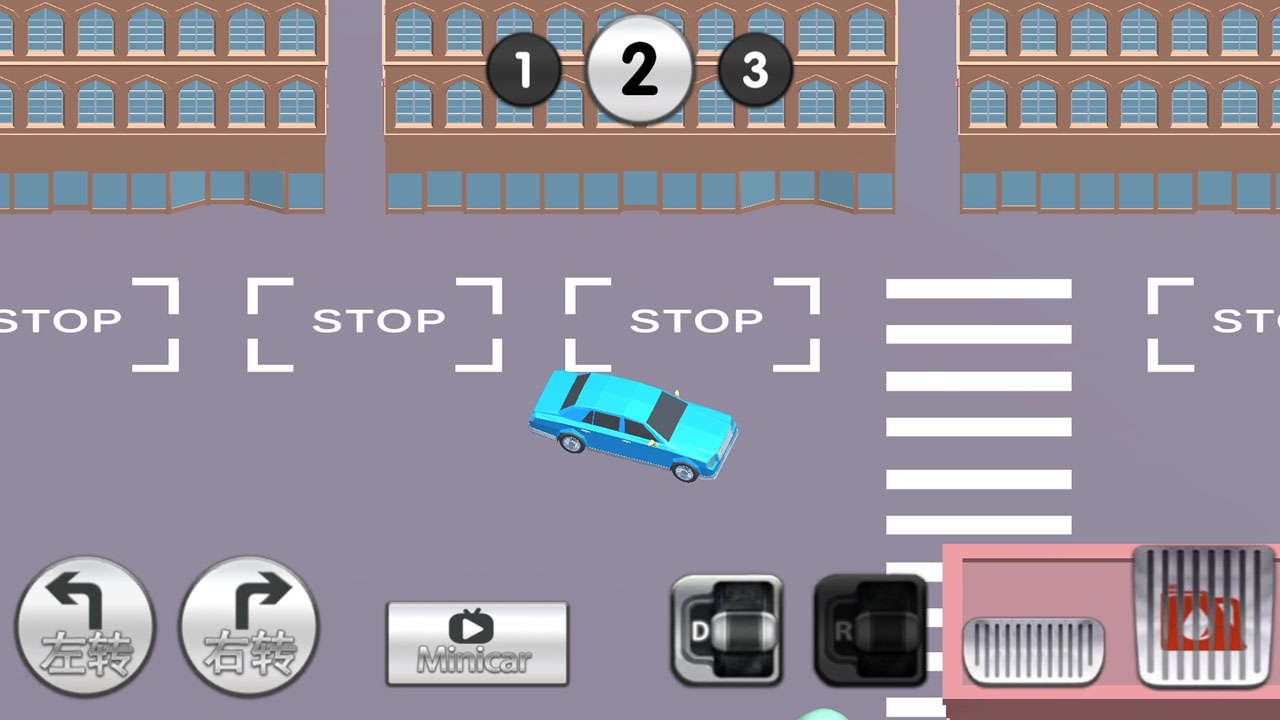
Task: Select camera view number 2
Action: [x=639, y=69]
